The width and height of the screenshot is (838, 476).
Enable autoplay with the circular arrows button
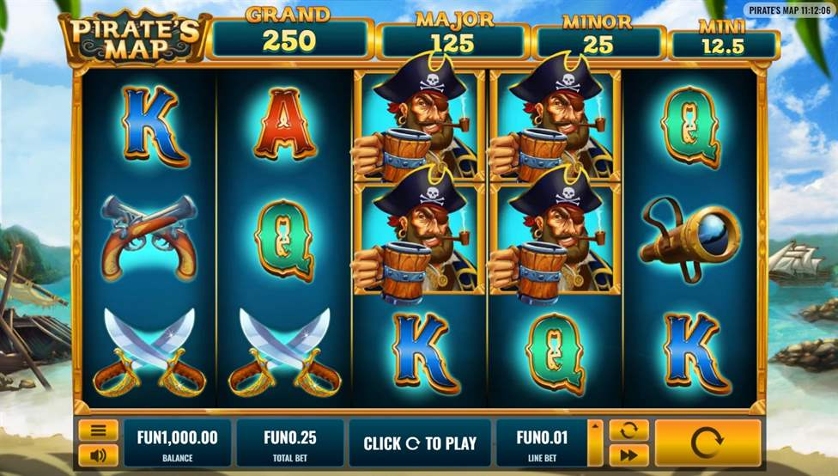[629, 431]
